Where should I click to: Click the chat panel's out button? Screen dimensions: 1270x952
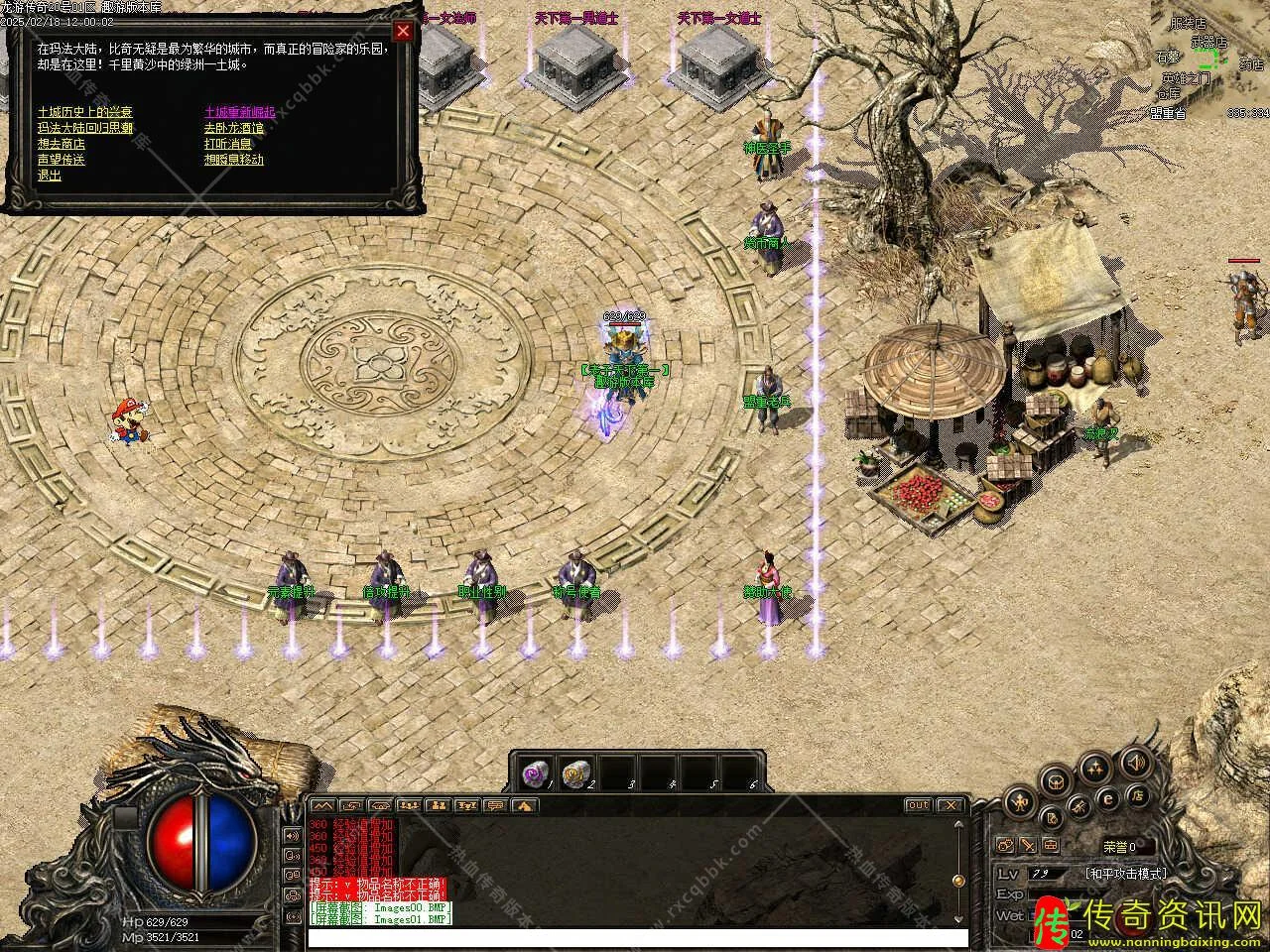tap(918, 805)
